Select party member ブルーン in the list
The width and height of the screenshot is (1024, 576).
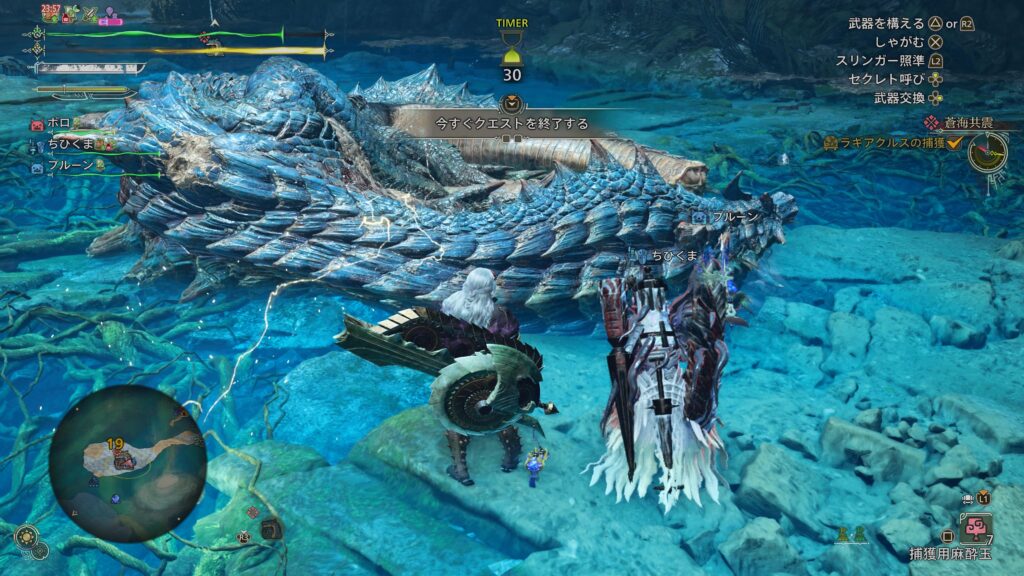pyautogui.click(x=70, y=166)
